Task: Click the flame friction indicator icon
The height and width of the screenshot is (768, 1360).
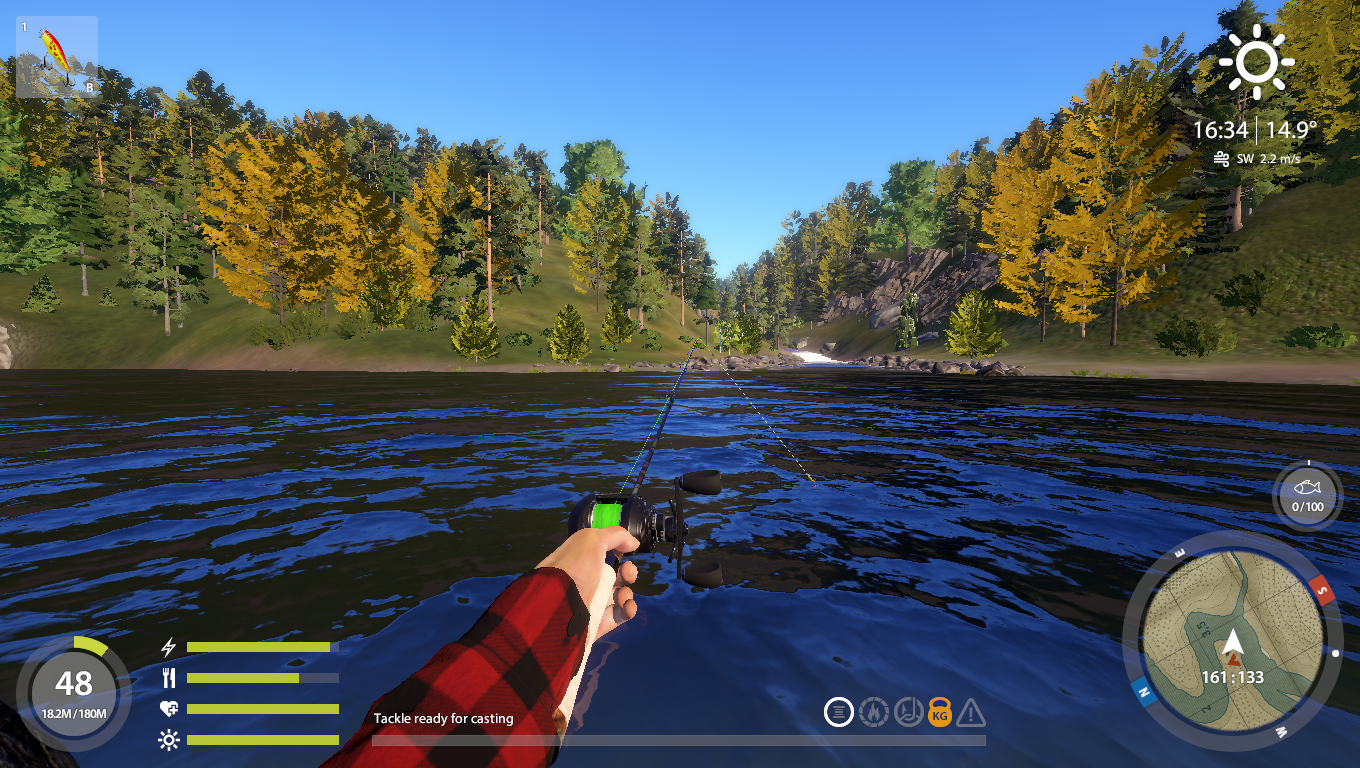Action: tap(873, 712)
